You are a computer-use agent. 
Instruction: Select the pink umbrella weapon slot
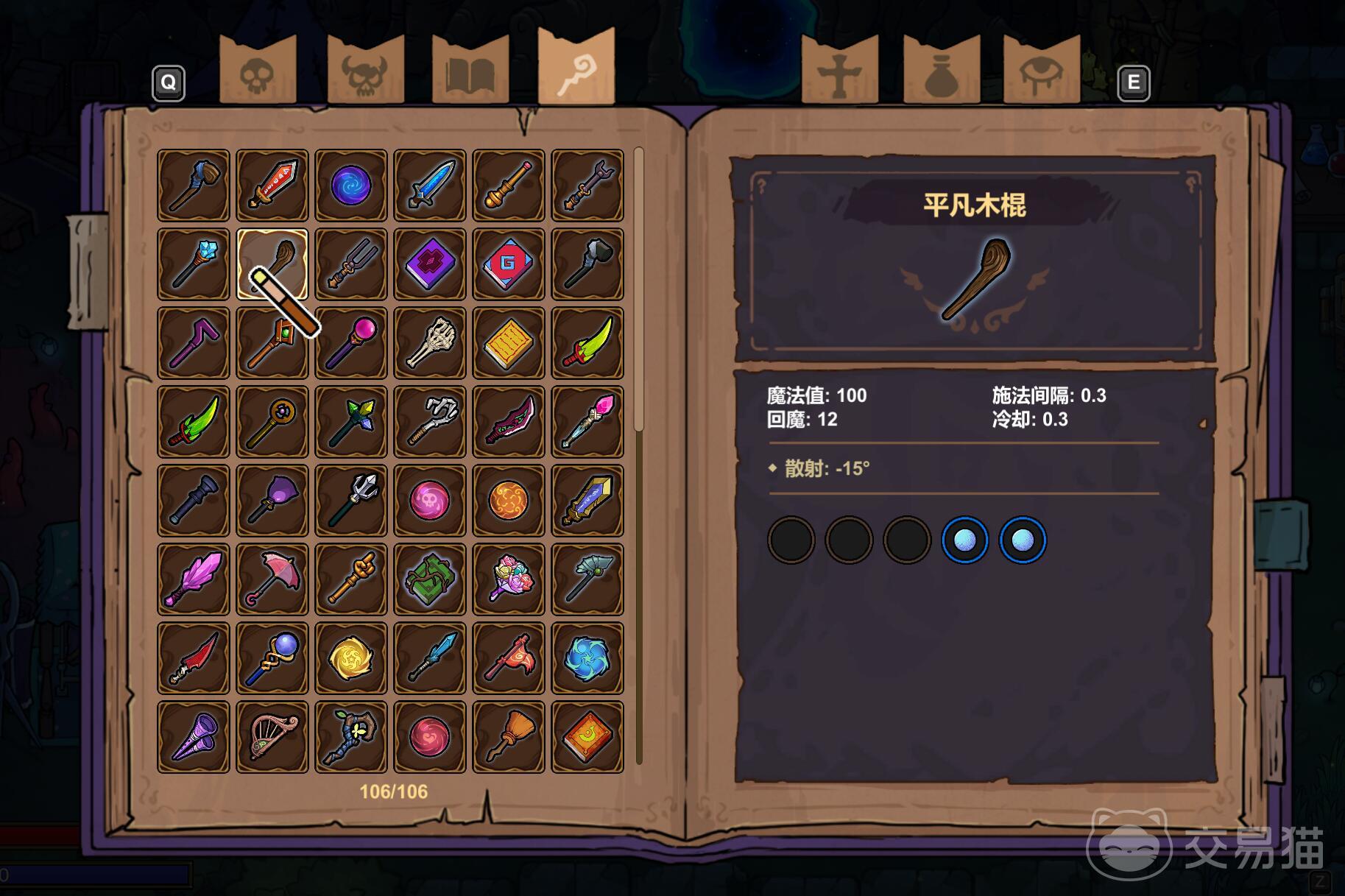[x=272, y=579]
